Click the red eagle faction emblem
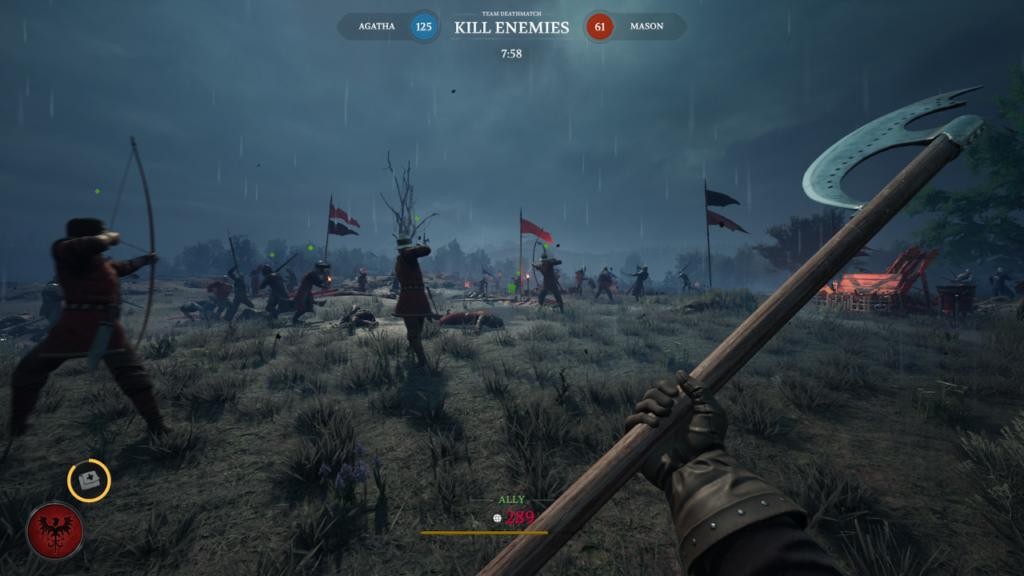 (x=55, y=530)
